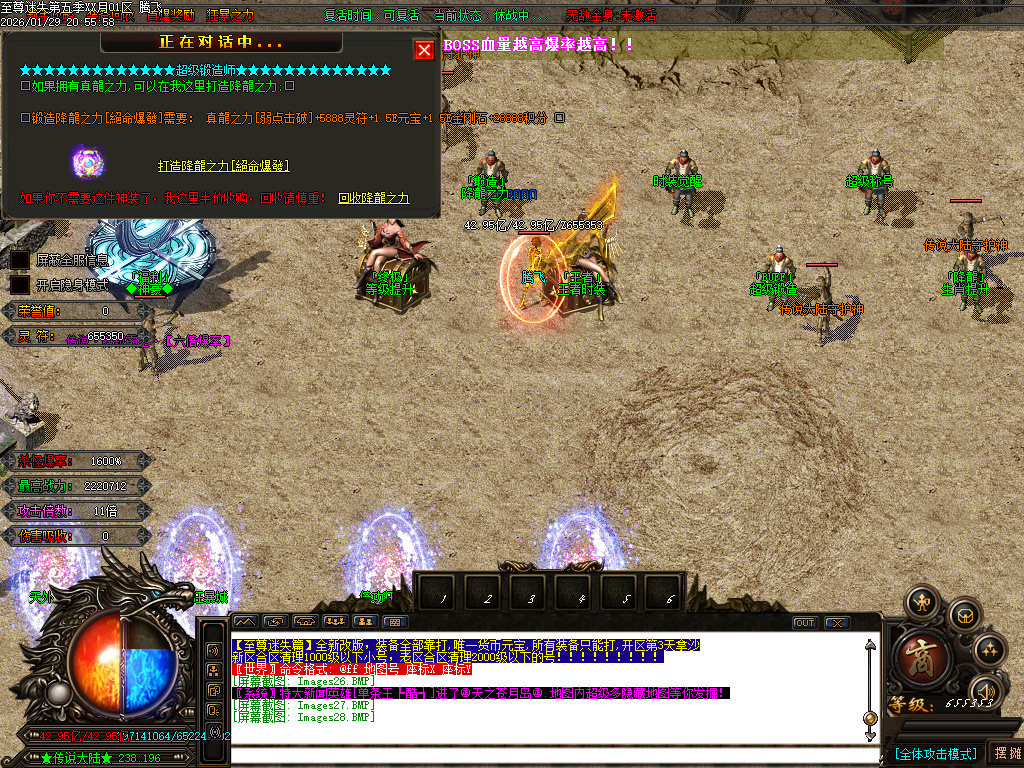Toggle the sound speaker icon

(986, 691)
